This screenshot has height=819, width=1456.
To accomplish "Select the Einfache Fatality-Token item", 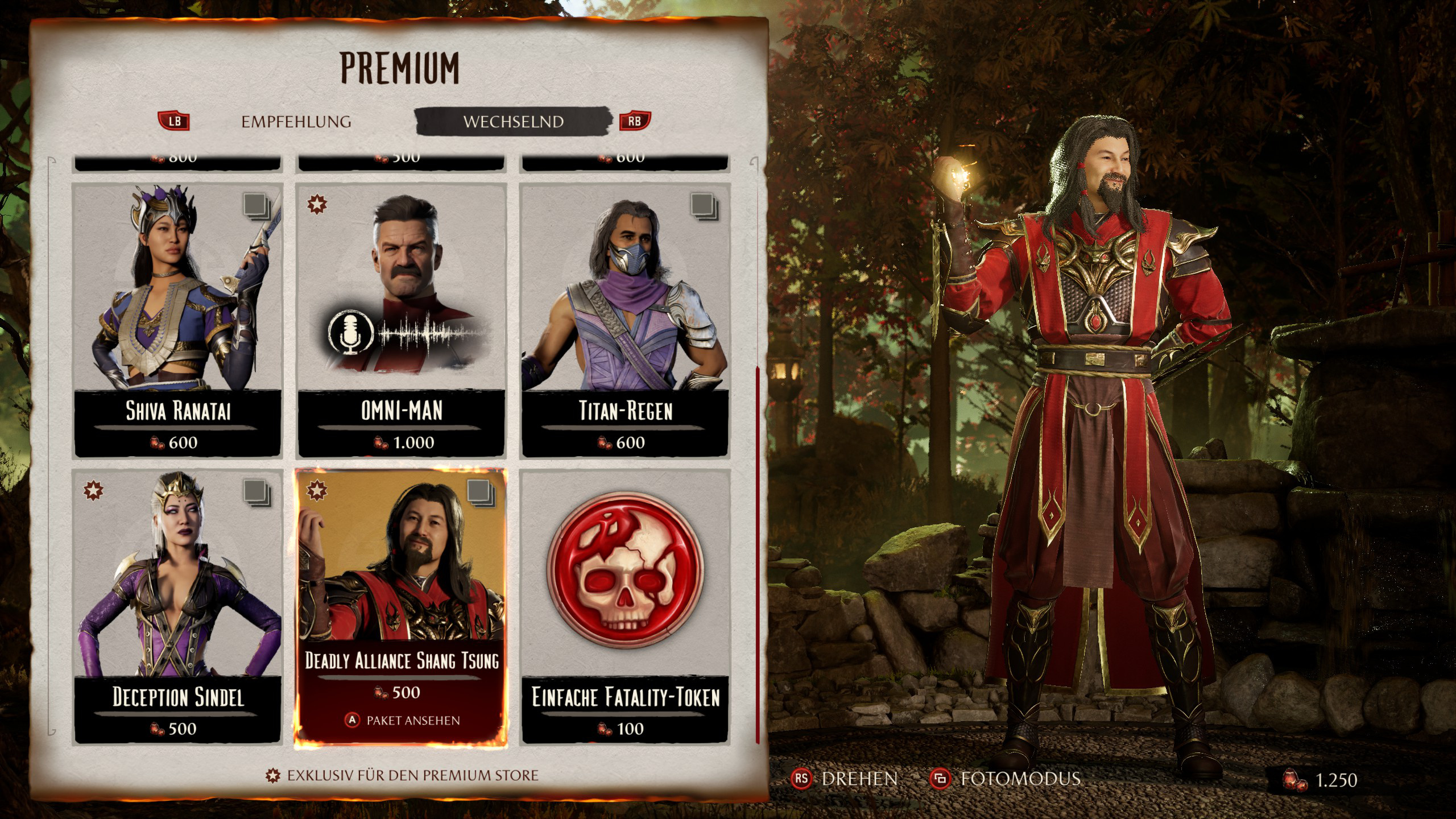I will click(x=625, y=606).
